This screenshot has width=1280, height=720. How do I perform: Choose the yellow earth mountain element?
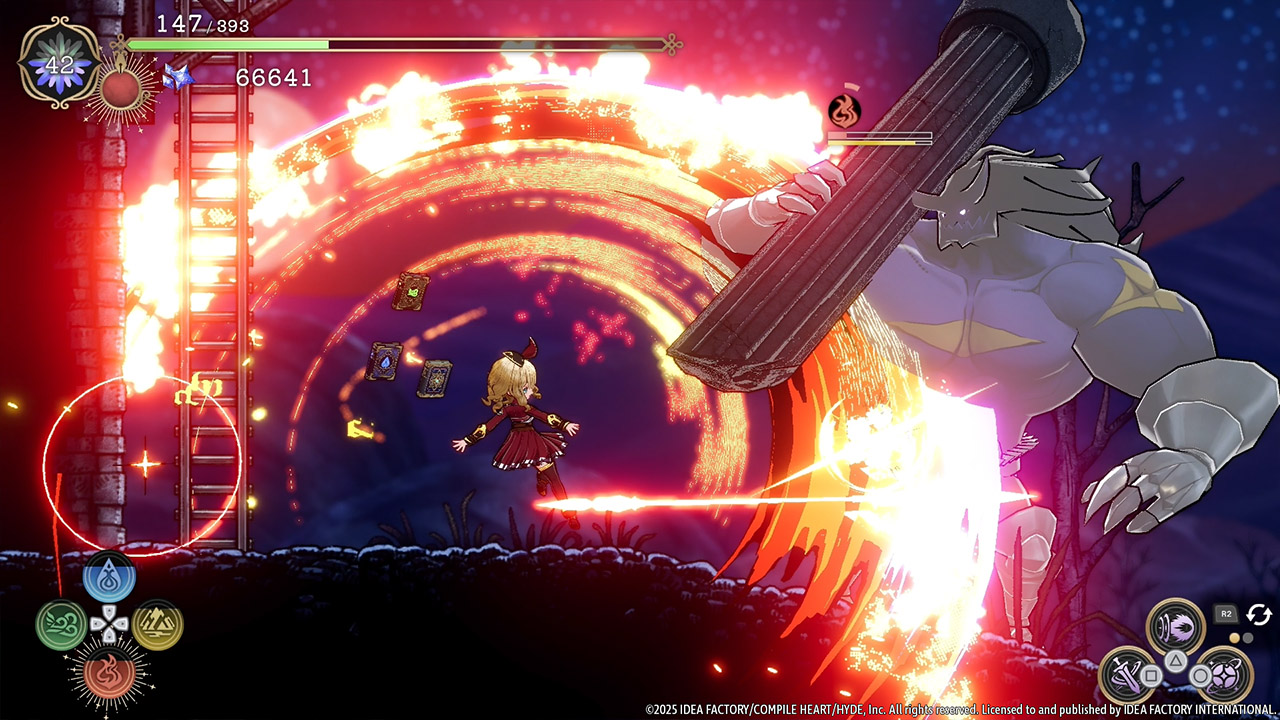point(157,625)
